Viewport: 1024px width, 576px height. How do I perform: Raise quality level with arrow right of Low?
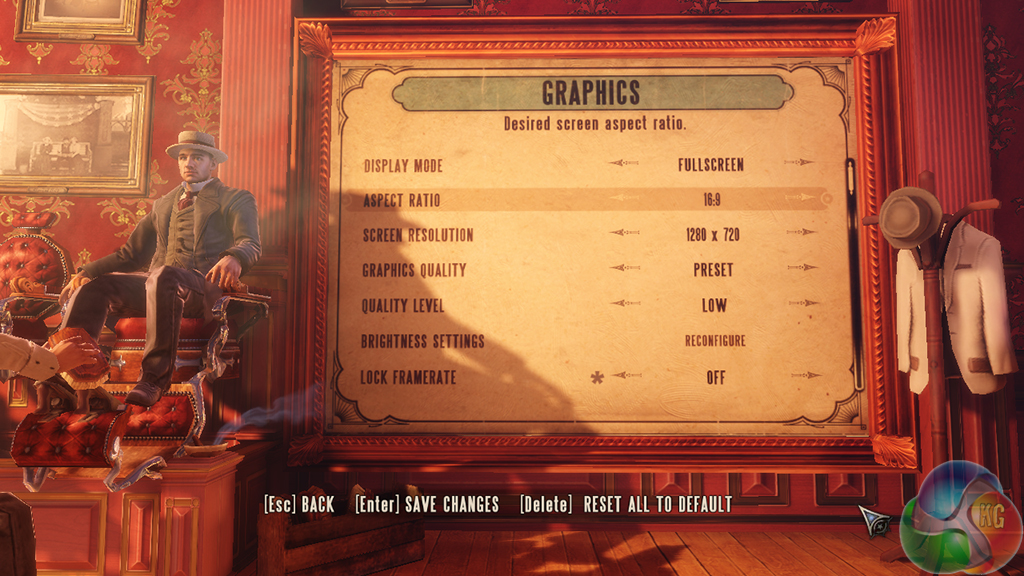(802, 303)
